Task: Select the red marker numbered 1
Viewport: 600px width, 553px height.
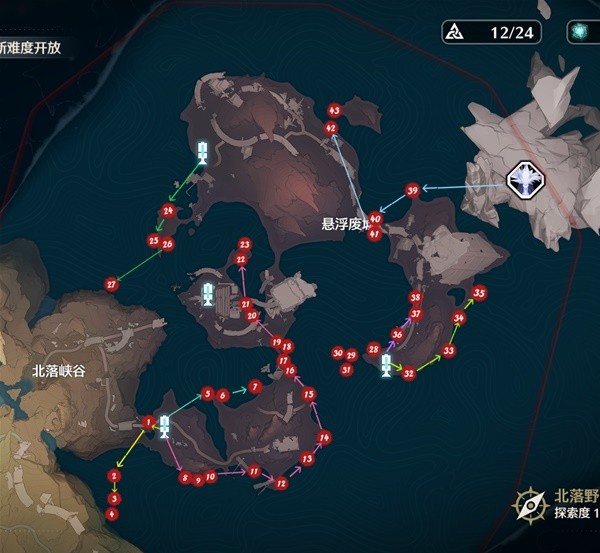Action: pyautogui.click(x=148, y=423)
